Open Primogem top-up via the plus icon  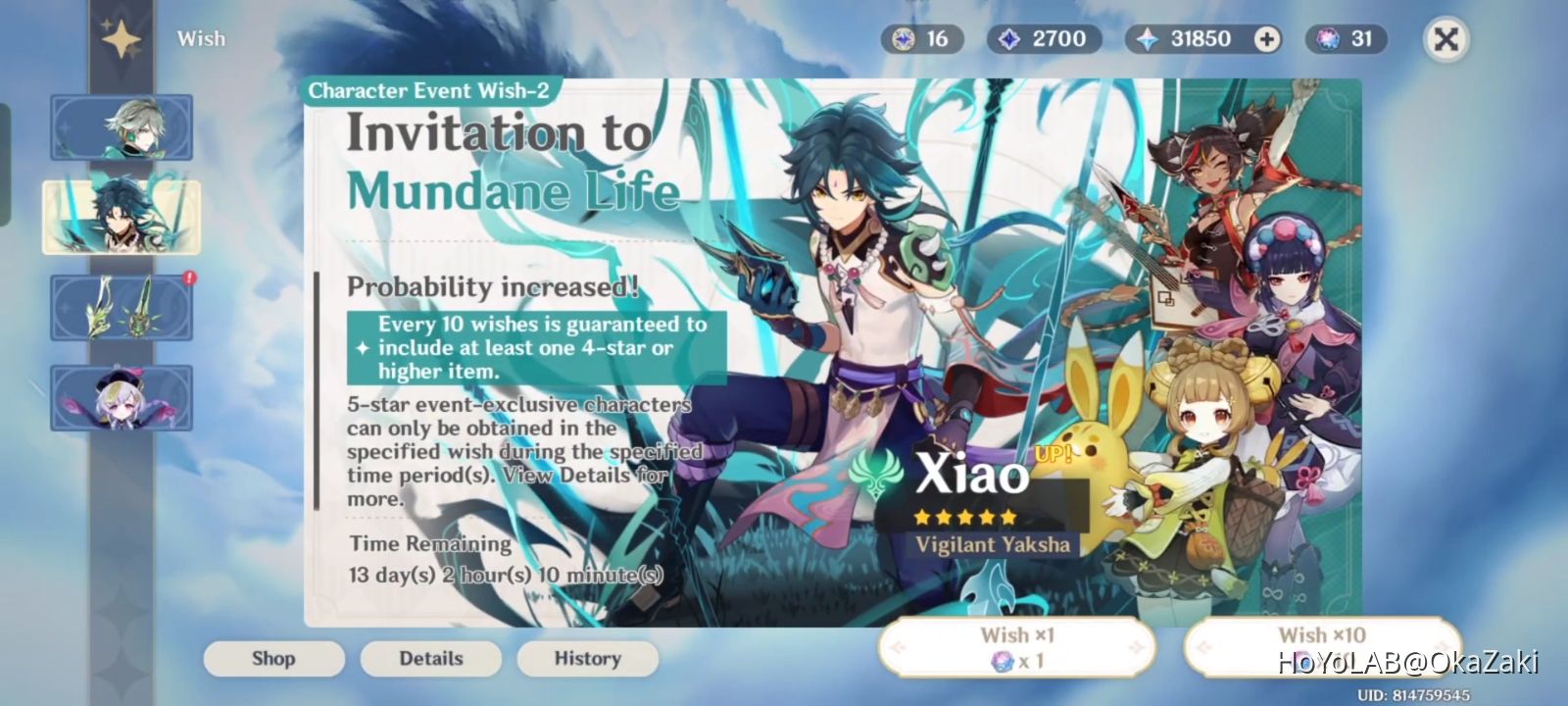click(1267, 39)
